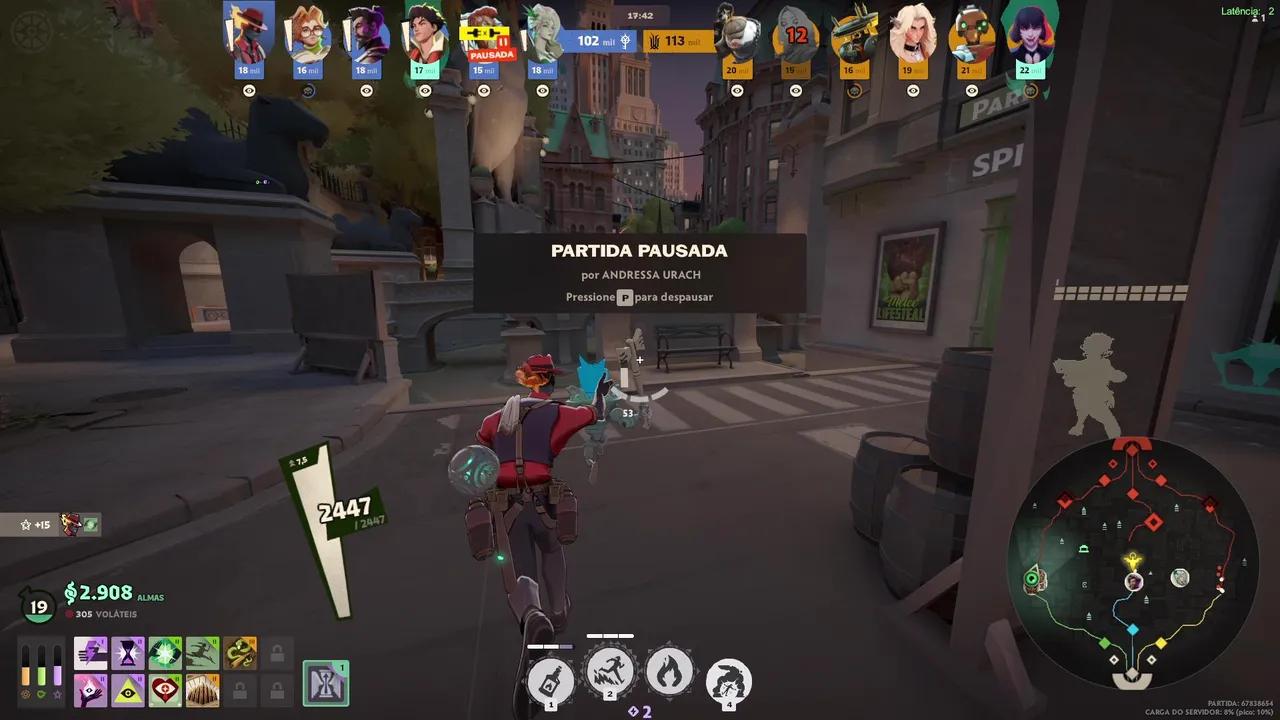Select the purple lightning hand item
Screen dimensions: 1280x720
[x=90, y=653]
